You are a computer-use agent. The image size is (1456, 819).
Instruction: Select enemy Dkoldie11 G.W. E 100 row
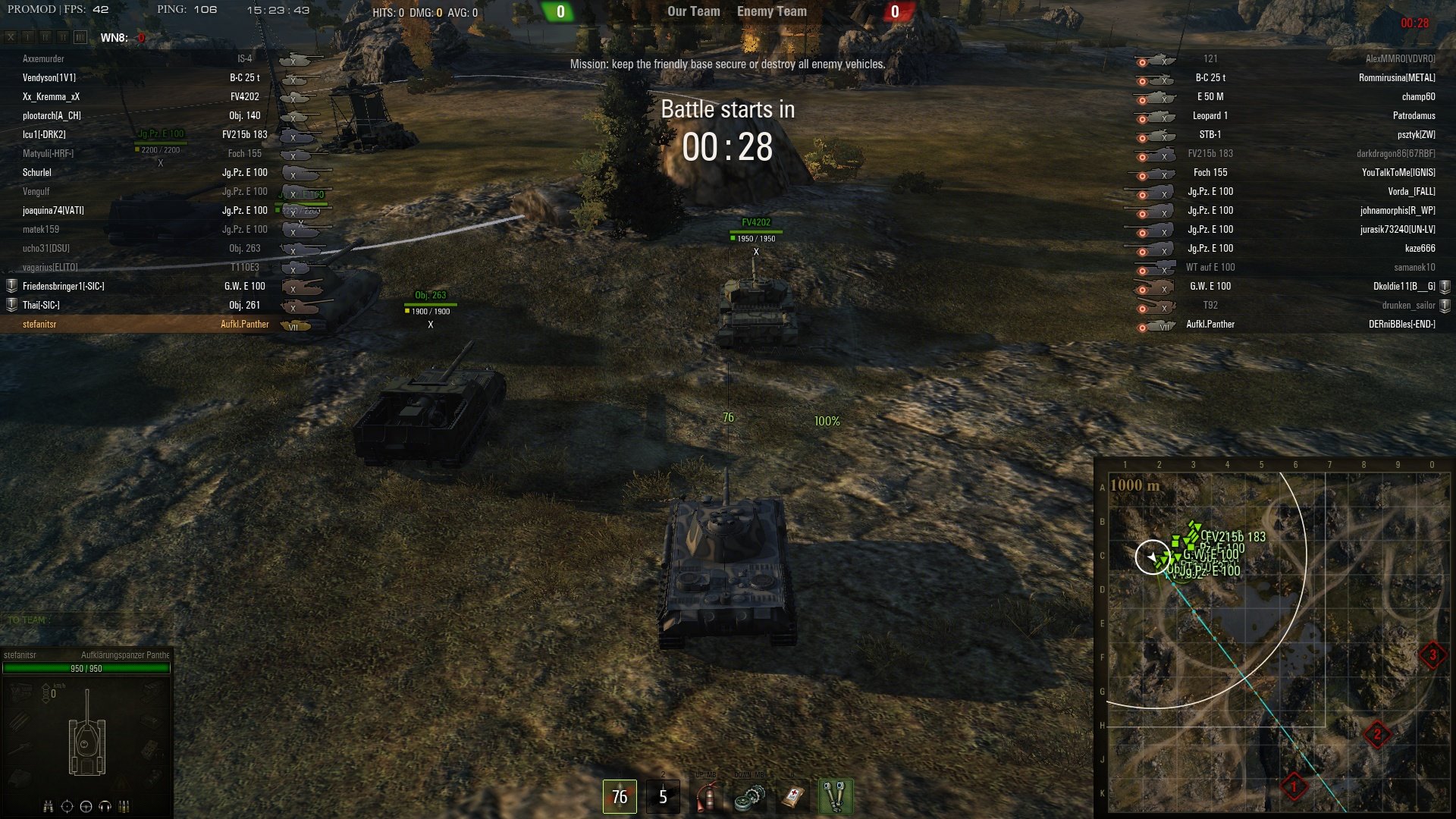click(x=1289, y=287)
